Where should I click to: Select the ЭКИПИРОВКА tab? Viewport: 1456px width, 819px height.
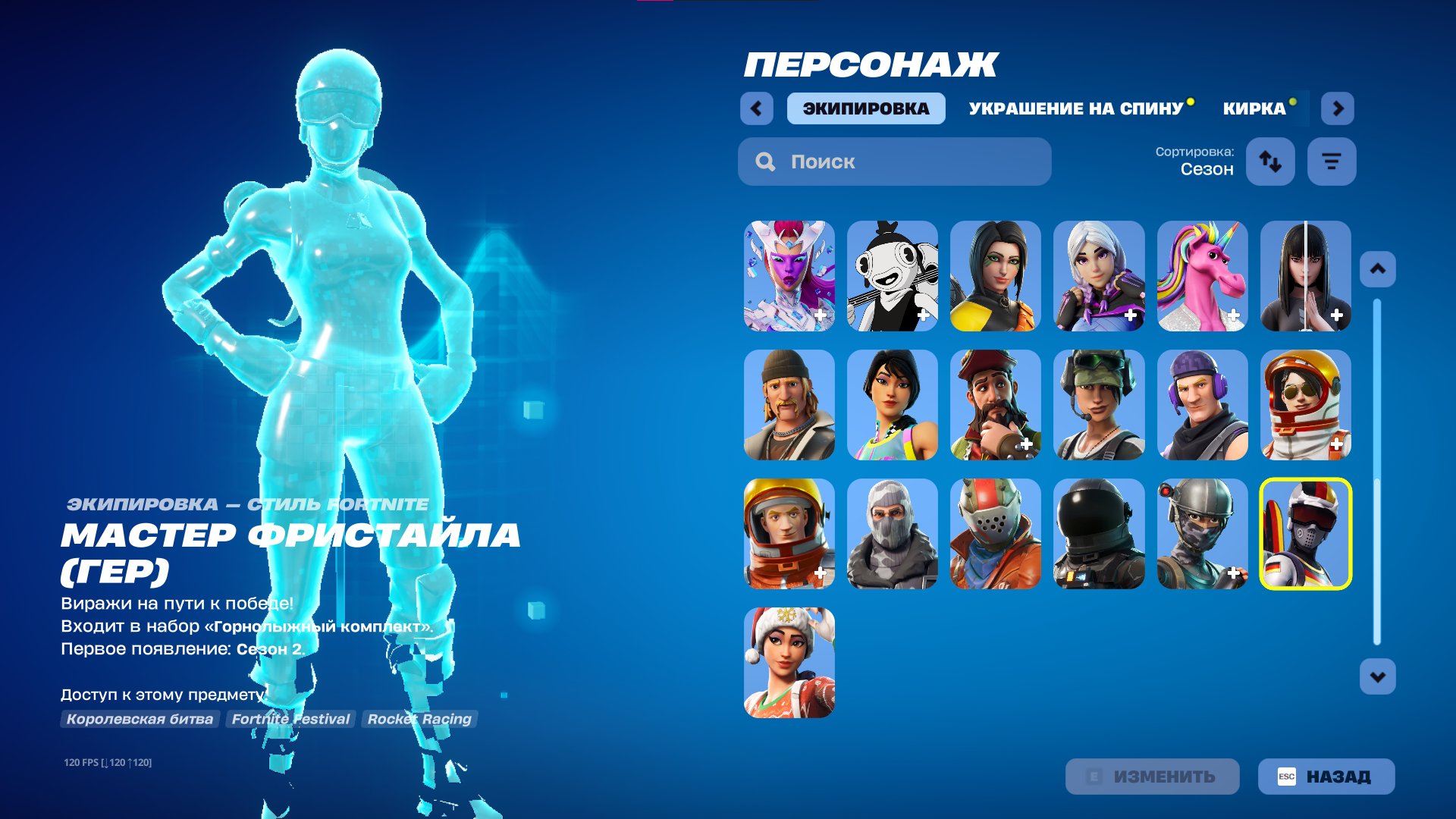click(x=866, y=108)
